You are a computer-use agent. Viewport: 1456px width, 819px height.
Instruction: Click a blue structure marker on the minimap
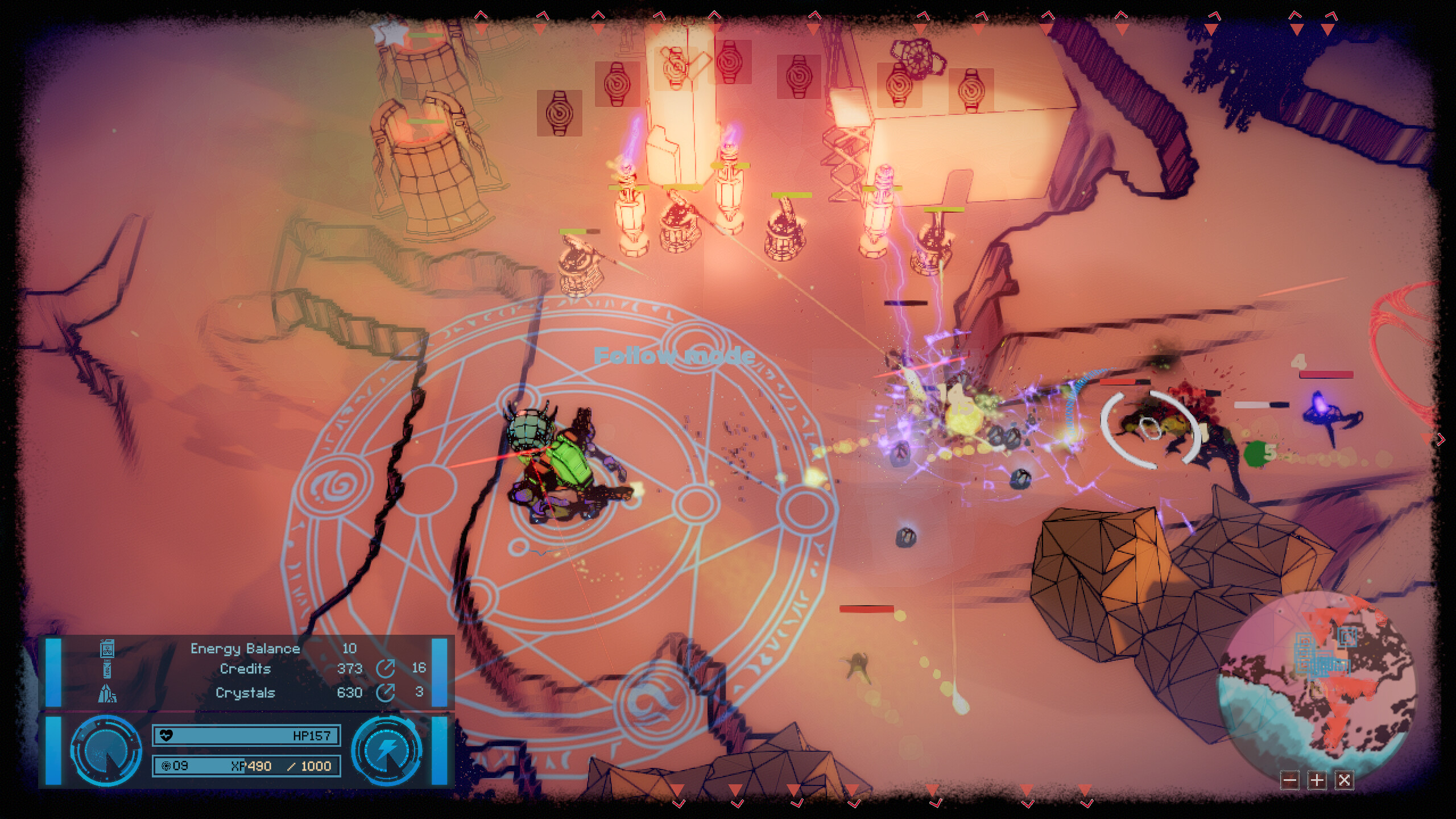tap(1347, 637)
